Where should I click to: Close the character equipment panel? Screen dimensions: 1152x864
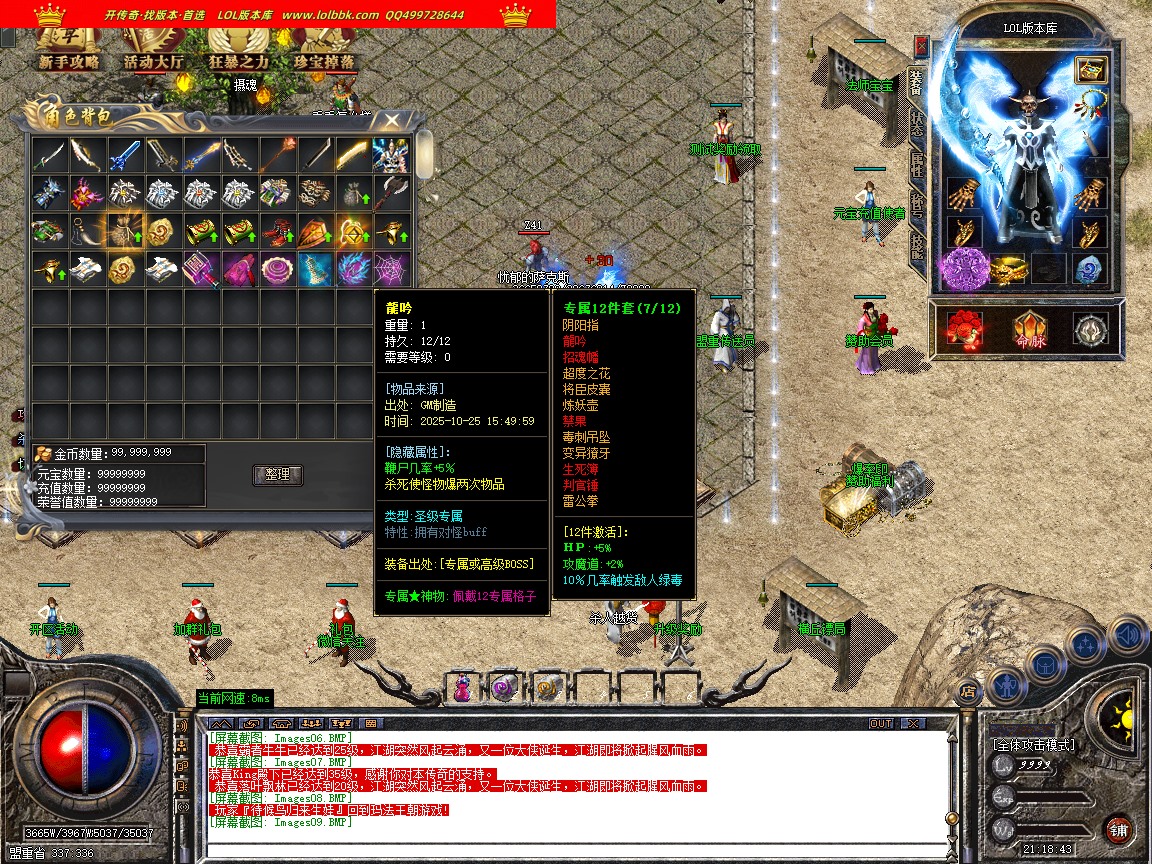pos(921,45)
